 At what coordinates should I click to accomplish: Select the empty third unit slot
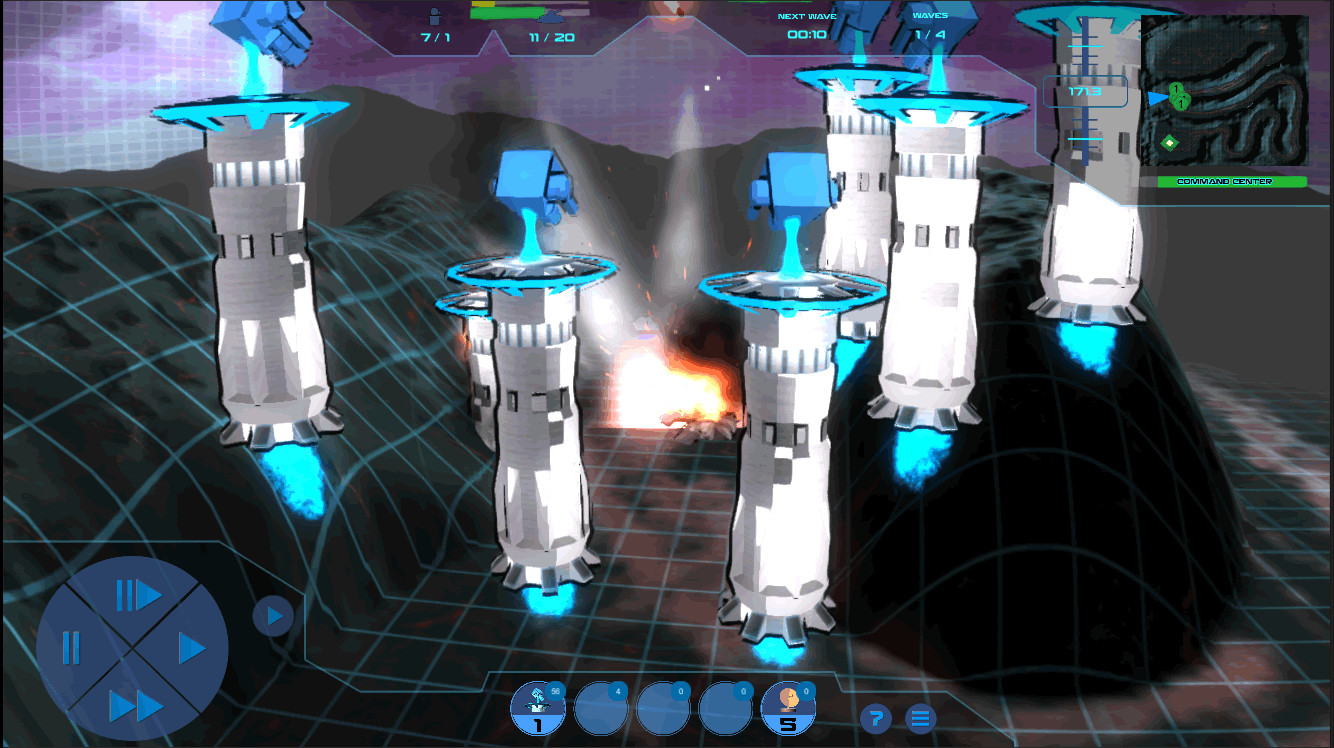664,707
